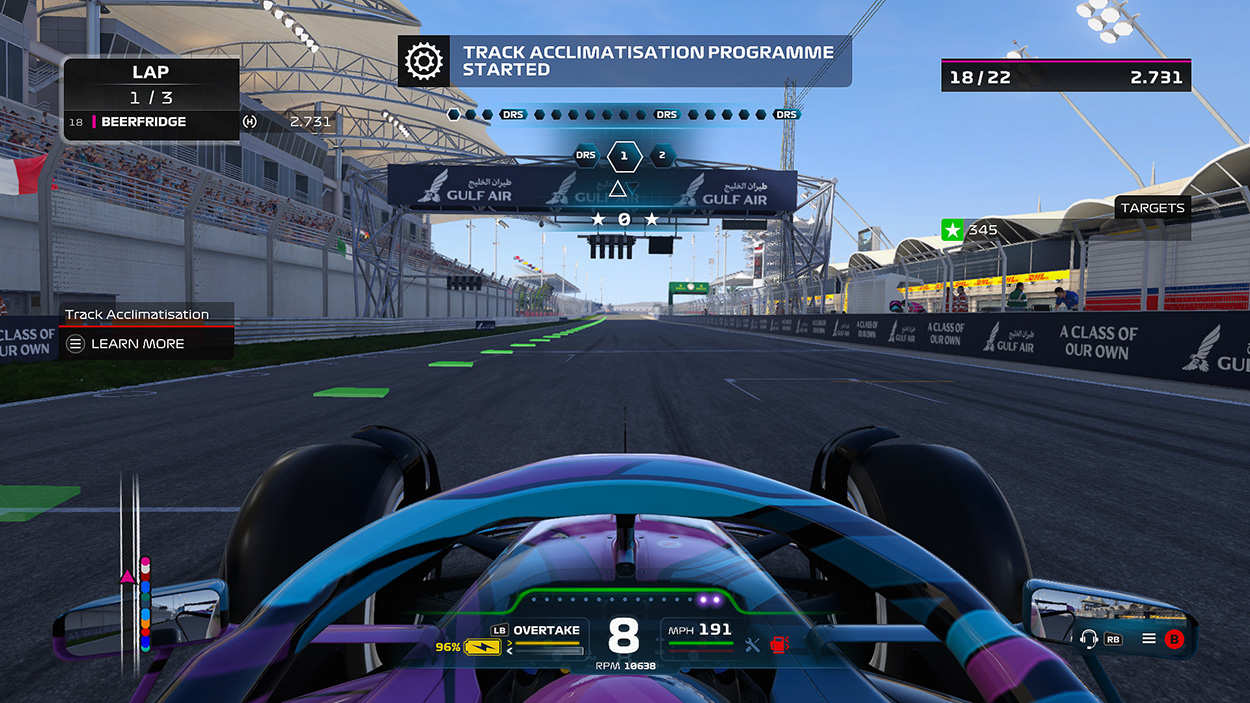
Task: Click the DRS hexagon beside gate 1
Action: 586,155
